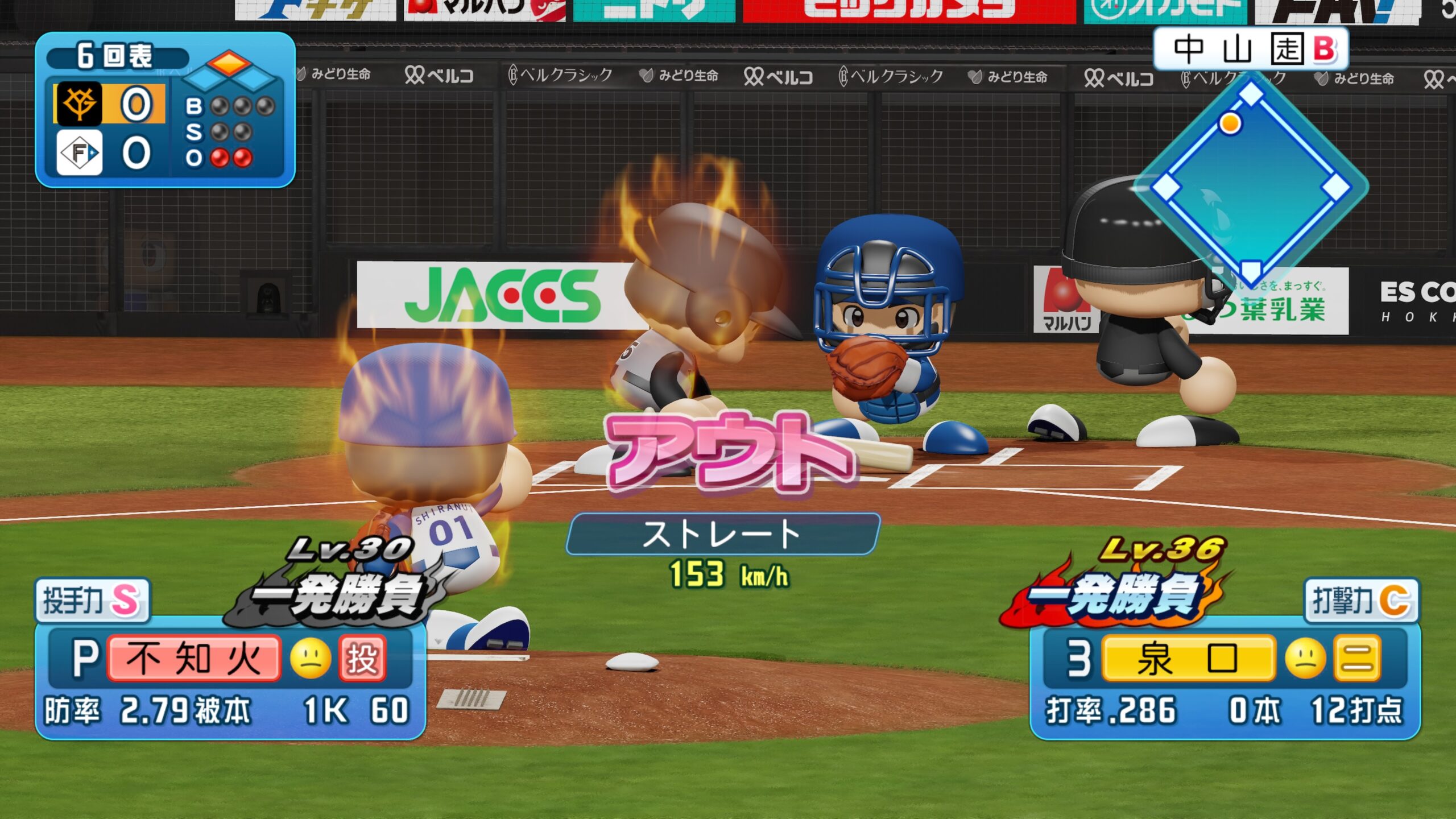Image resolution: width=1456 pixels, height=819 pixels.
Task: Click the base runner diamond minimap
Action: 1251,185
